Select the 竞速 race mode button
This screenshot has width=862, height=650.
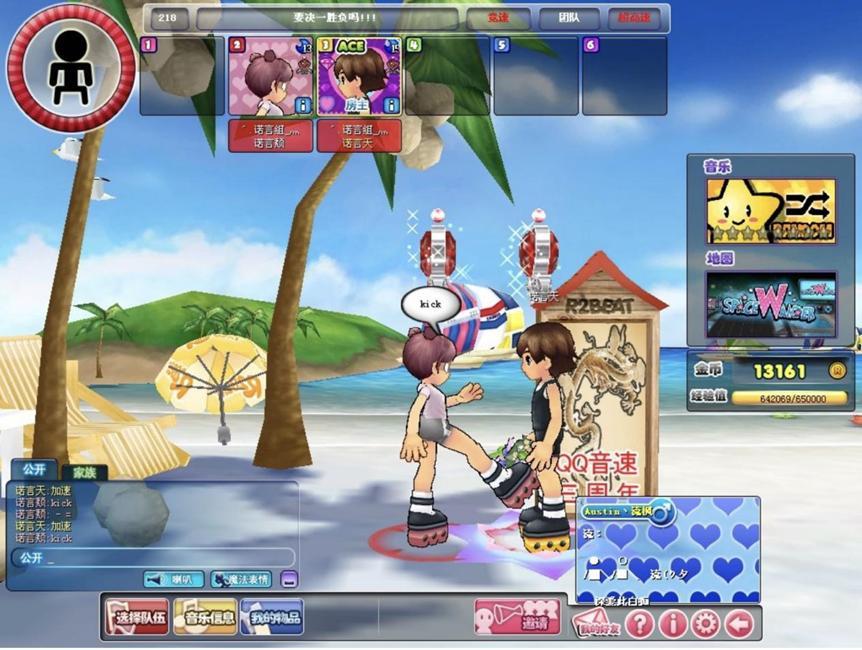pos(498,19)
